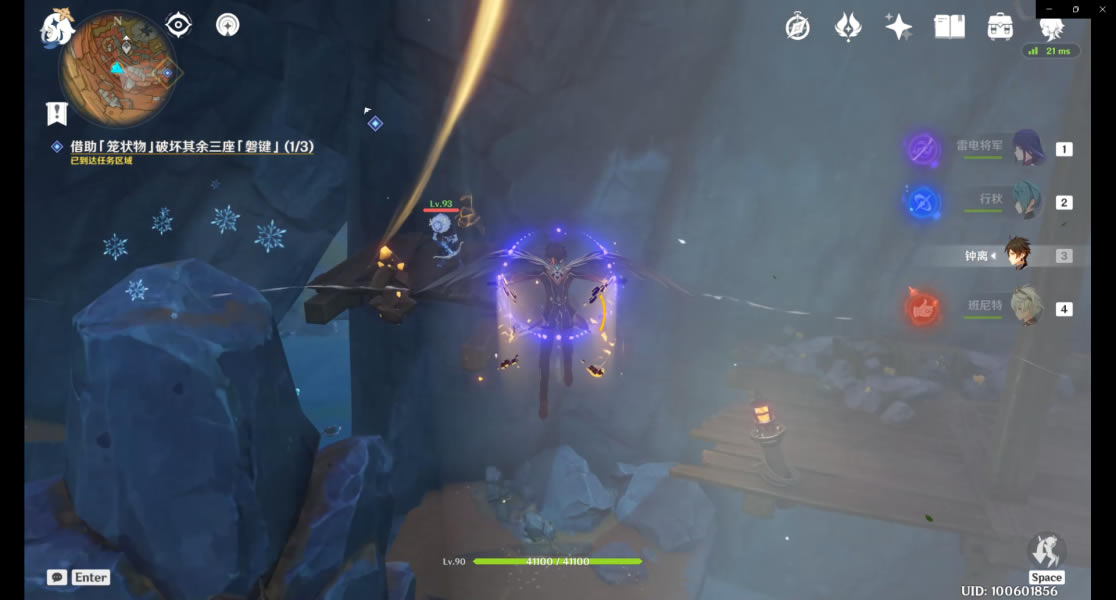Open the quest log exclamation flag icon
Viewport: 1116px width, 600px height.
tap(56, 113)
